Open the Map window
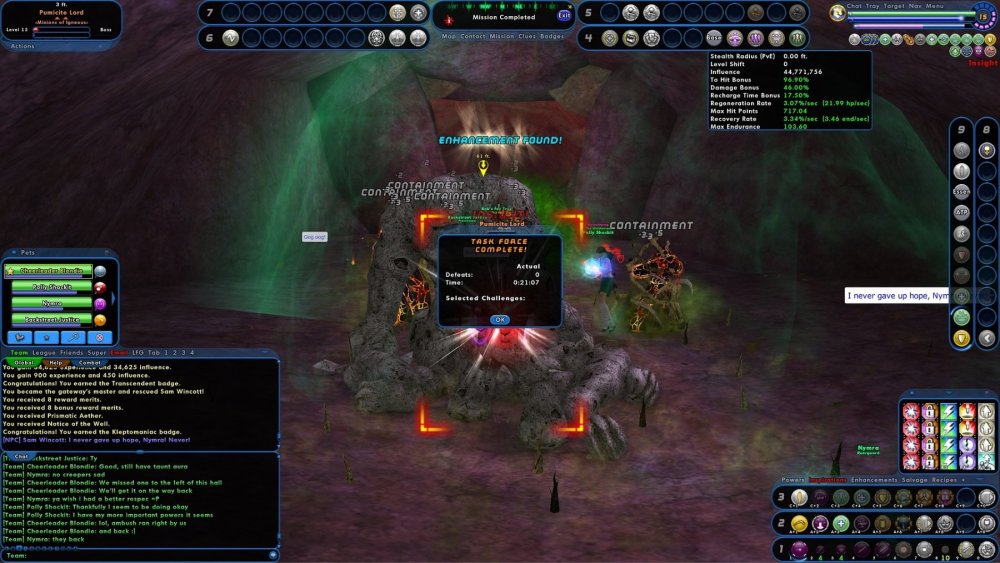Viewport: 1000px width, 563px height. [448, 37]
